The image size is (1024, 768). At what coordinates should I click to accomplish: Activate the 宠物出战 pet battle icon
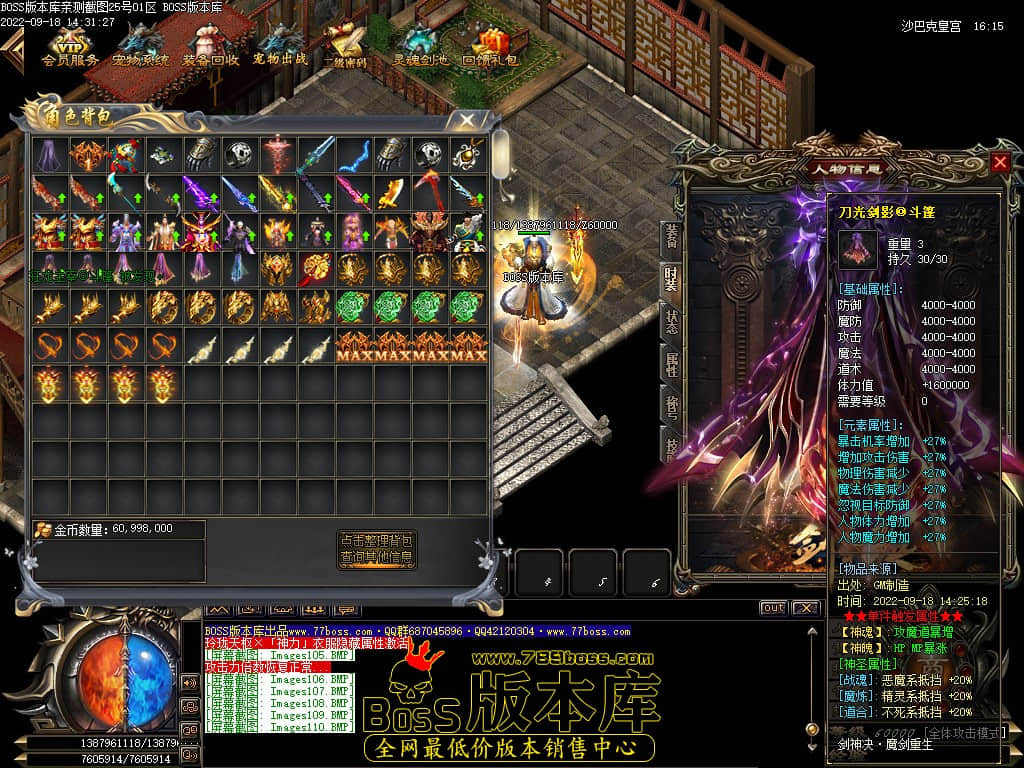click(x=280, y=46)
